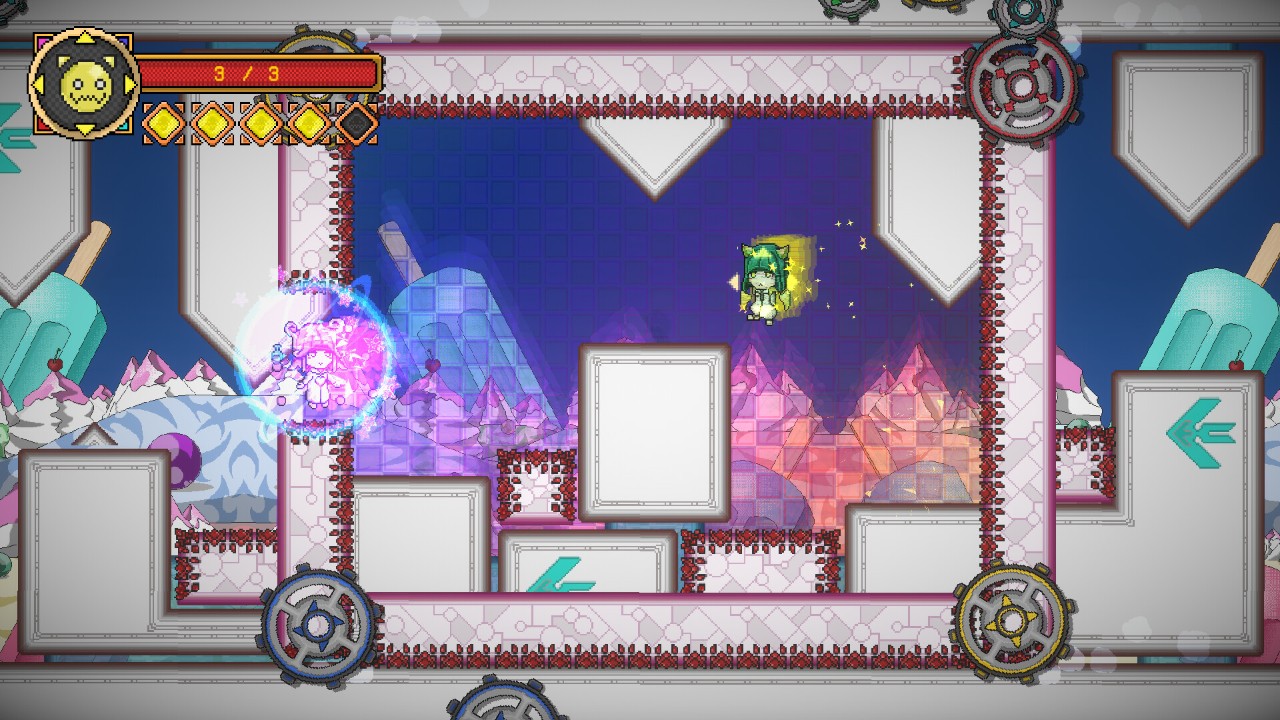Click the darkened fifth gem slot icon
The image size is (1280, 720).
coord(356,123)
